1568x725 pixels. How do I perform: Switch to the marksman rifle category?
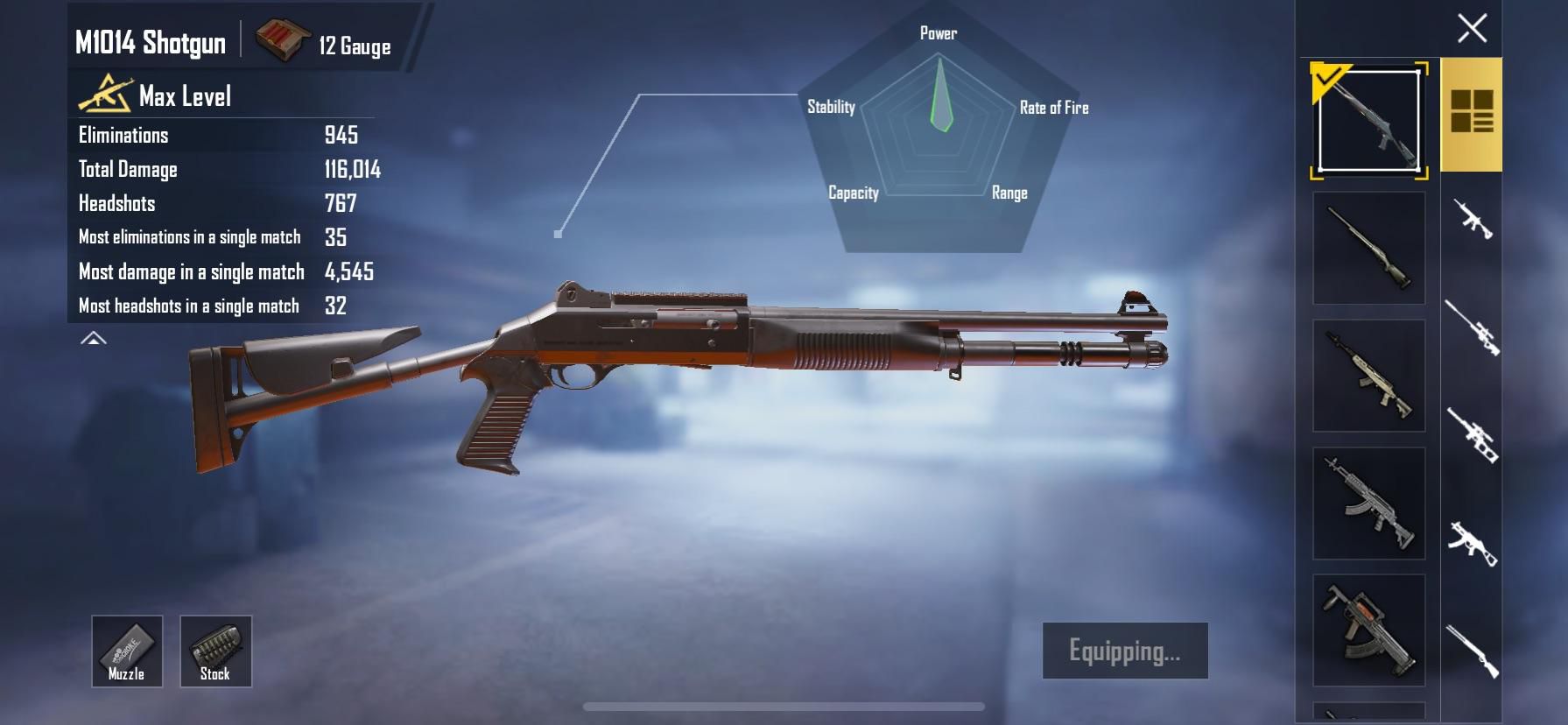(1472, 435)
